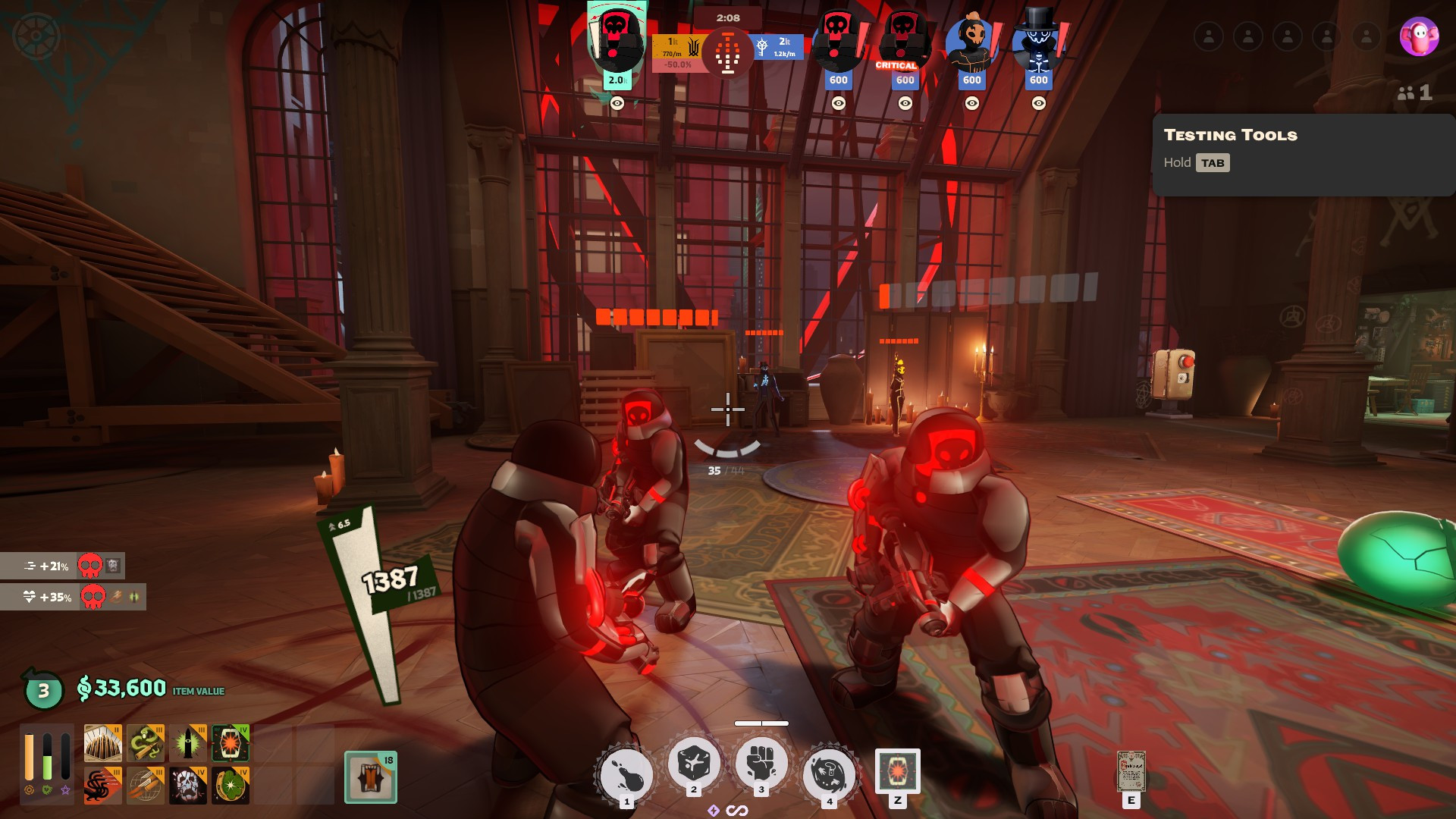This screenshot has height=819, width=1456.
Task: Use the cracked cube ability
Action: click(693, 763)
